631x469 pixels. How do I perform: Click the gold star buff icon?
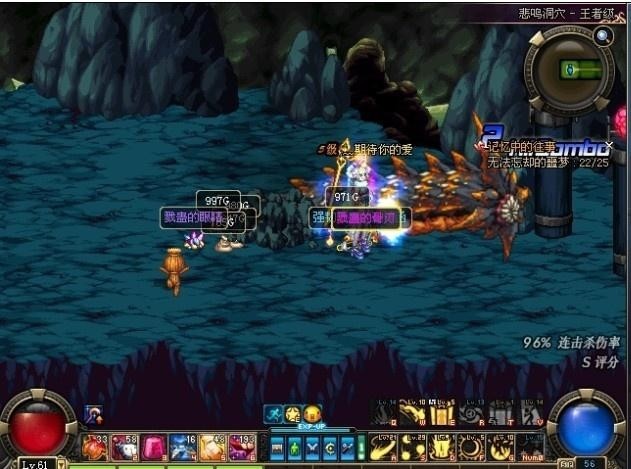point(292,413)
